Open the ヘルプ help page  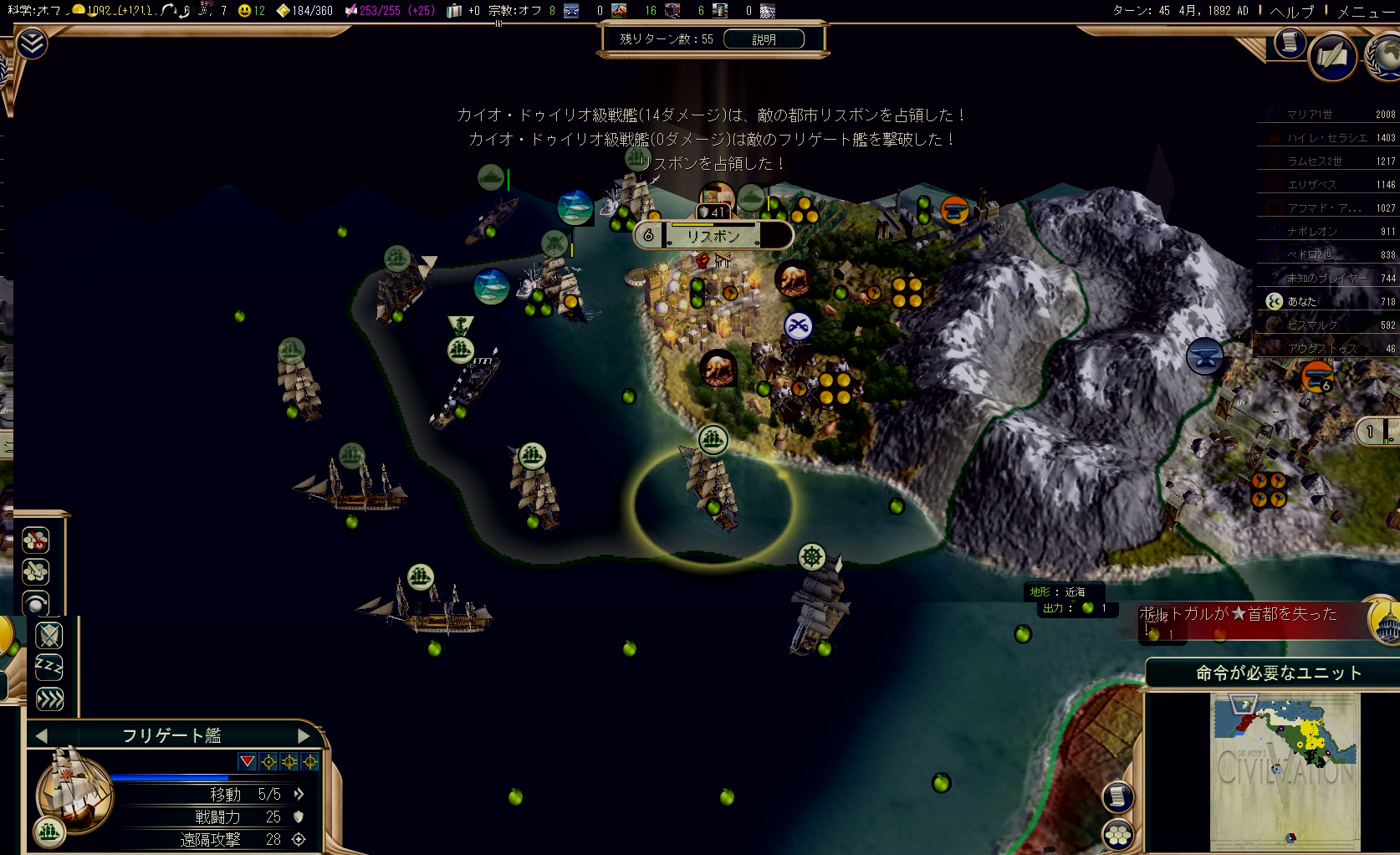pyautogui.click(x=1291, y=11)
